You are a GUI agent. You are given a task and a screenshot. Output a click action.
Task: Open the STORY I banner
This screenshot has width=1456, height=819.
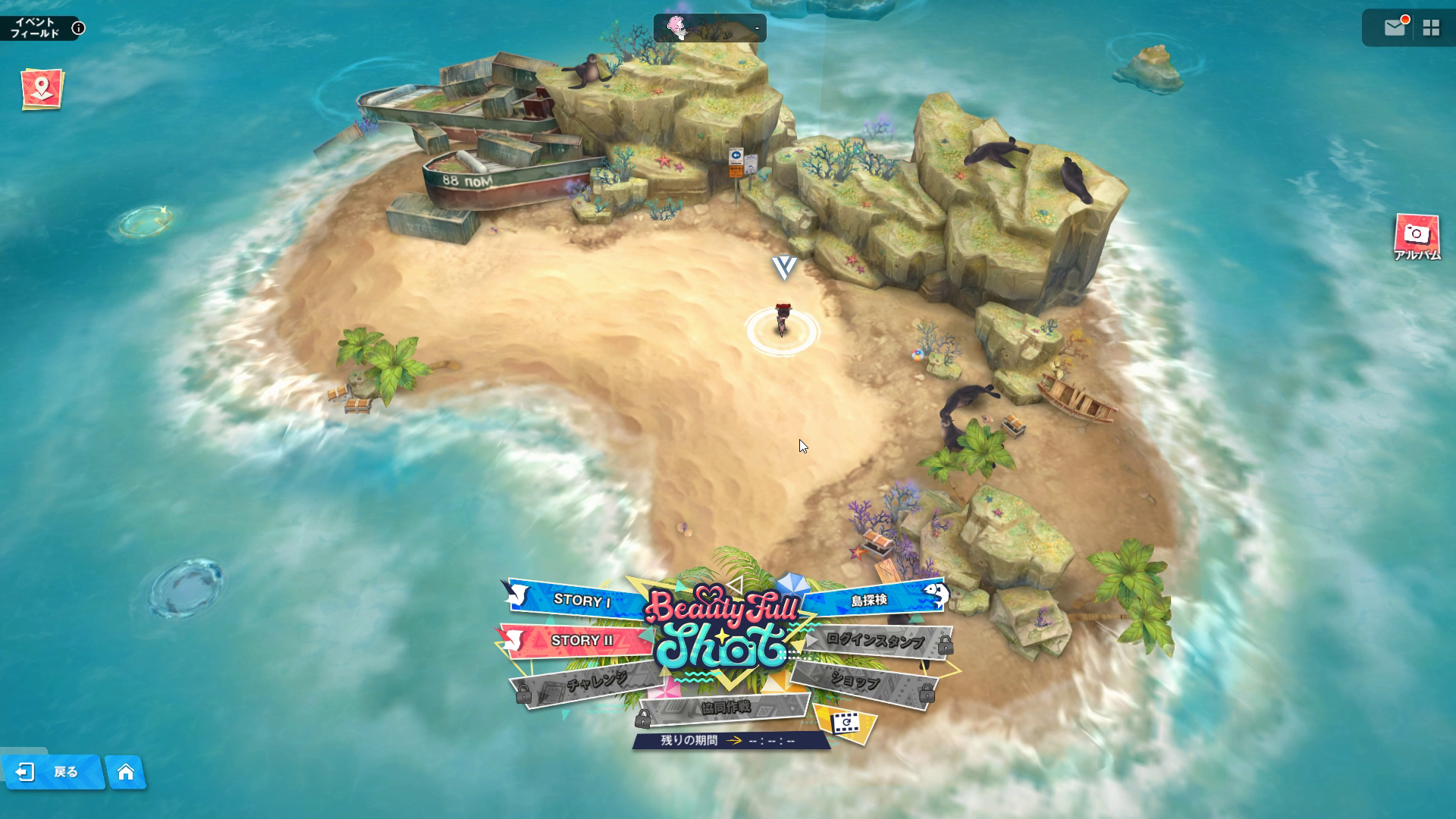[x=581, y=601]
